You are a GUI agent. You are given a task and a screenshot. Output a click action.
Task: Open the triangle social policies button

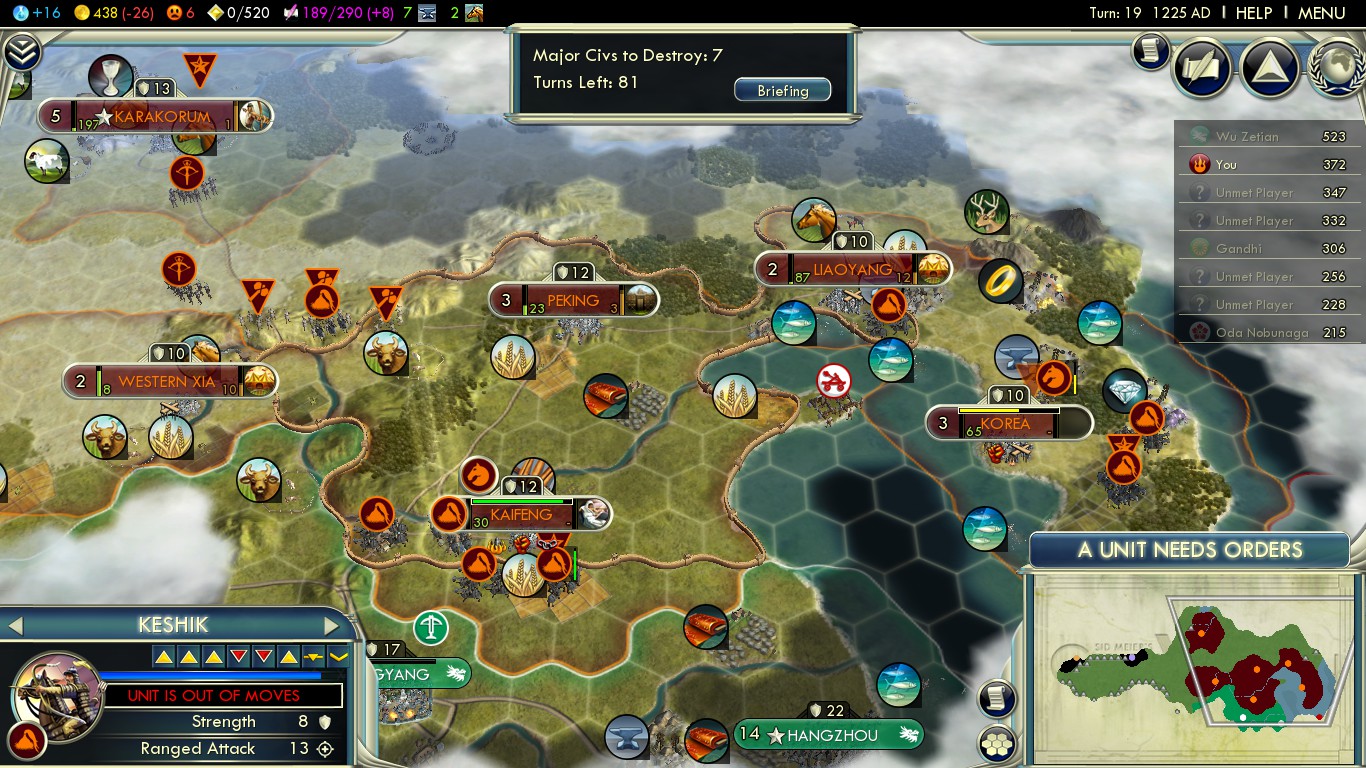click(1269, 66)
